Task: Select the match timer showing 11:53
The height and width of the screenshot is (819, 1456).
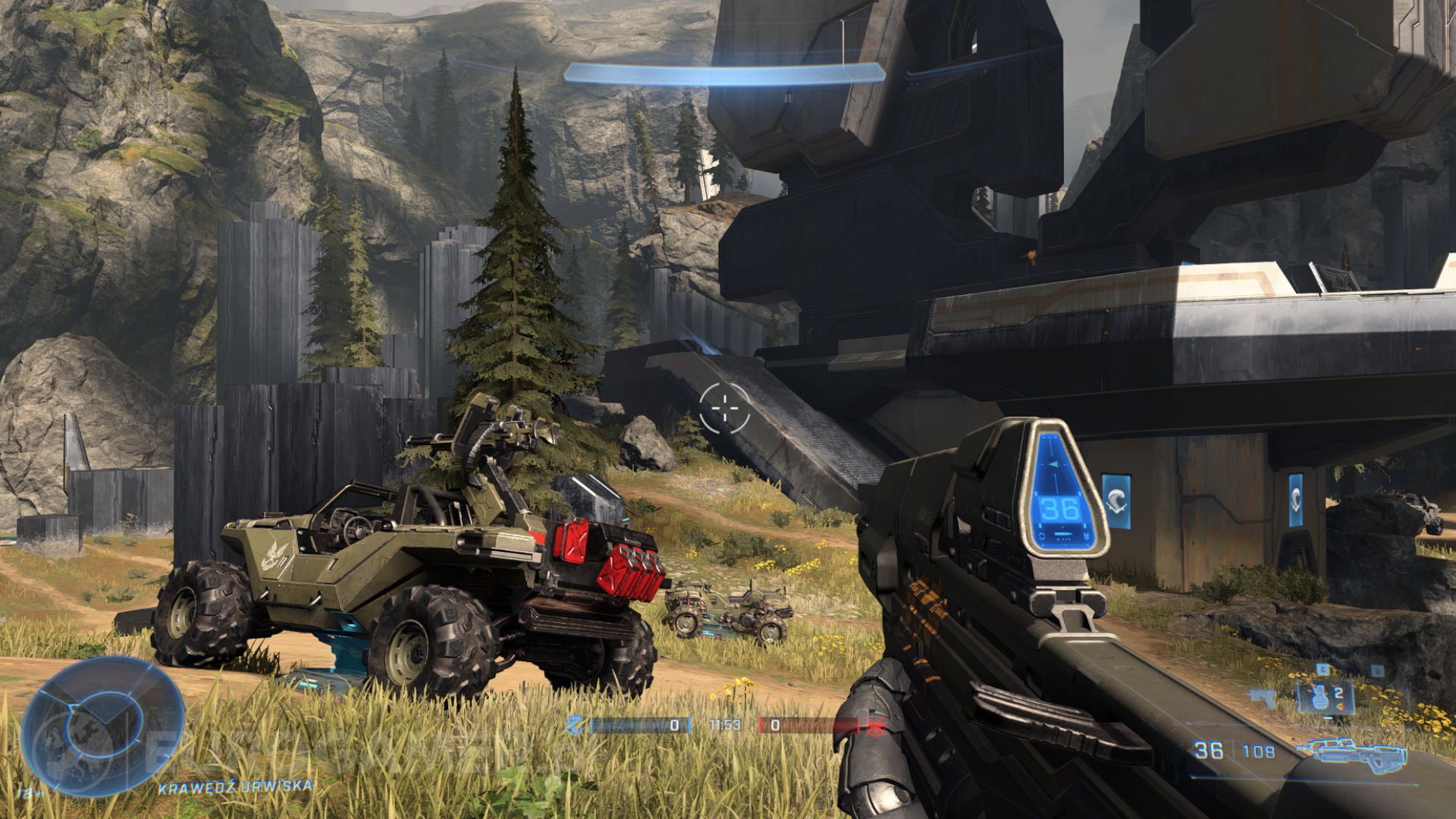Action: point(725,725)
